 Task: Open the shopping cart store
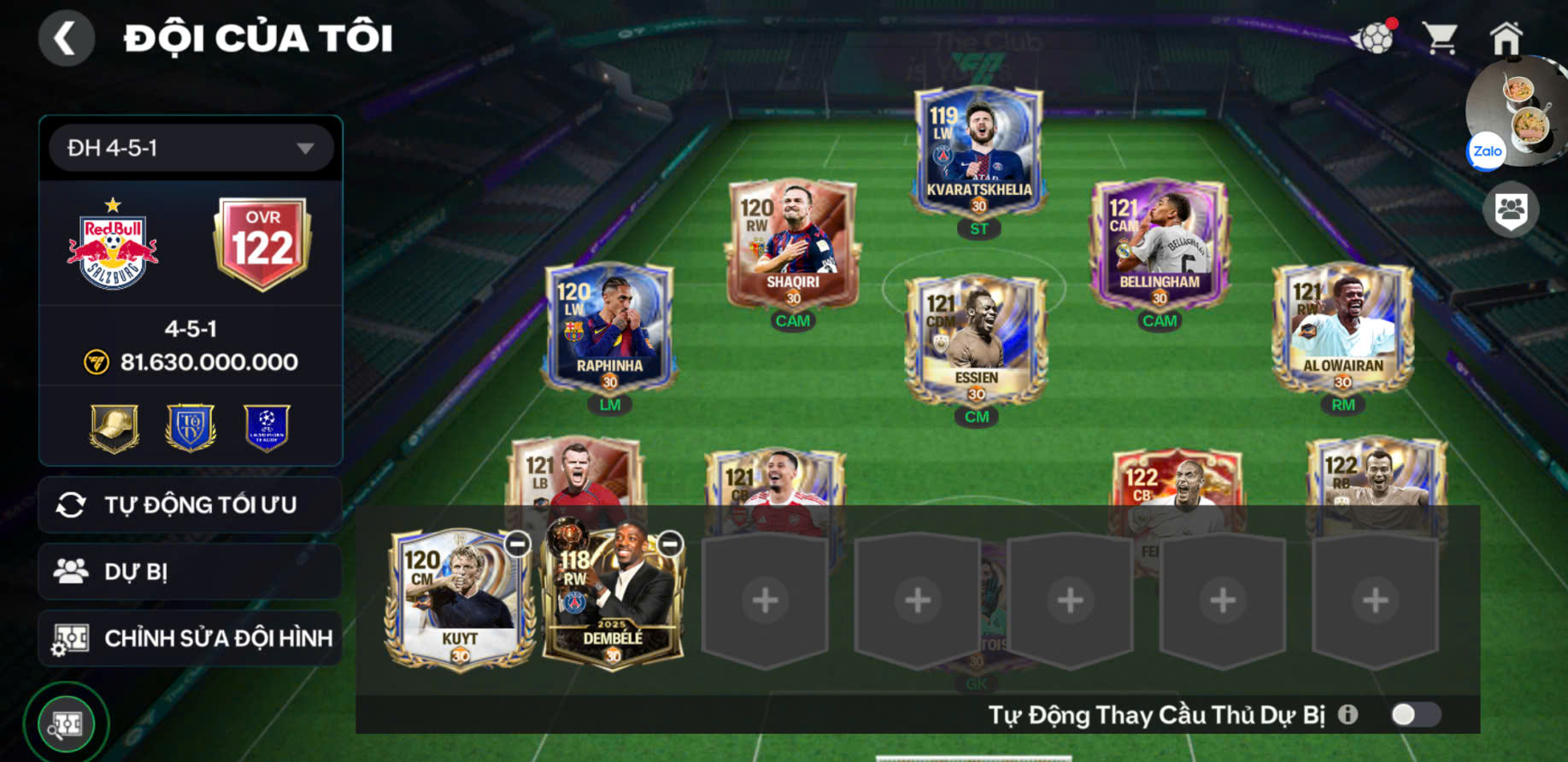pyautogui.click(x=1440, y=38)
